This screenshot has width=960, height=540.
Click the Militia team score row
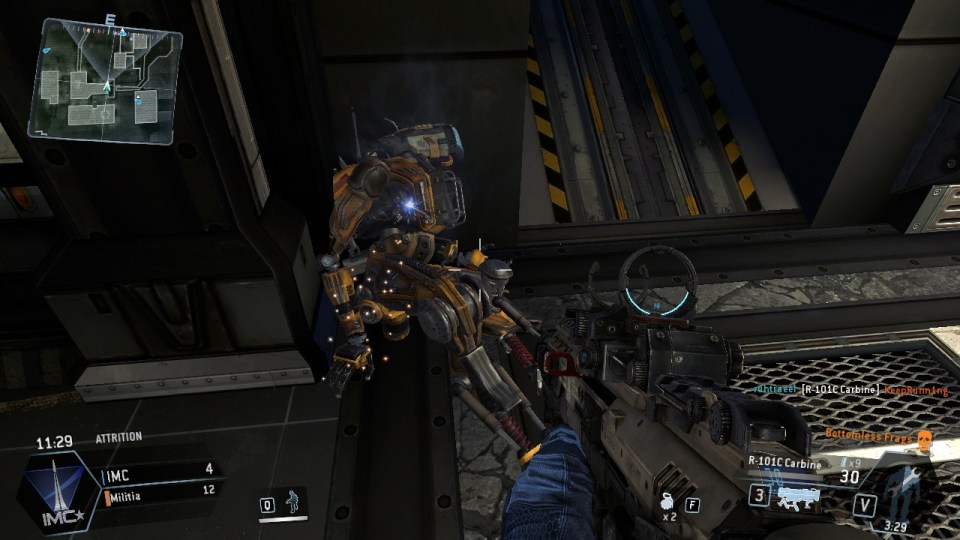(159, 490)
